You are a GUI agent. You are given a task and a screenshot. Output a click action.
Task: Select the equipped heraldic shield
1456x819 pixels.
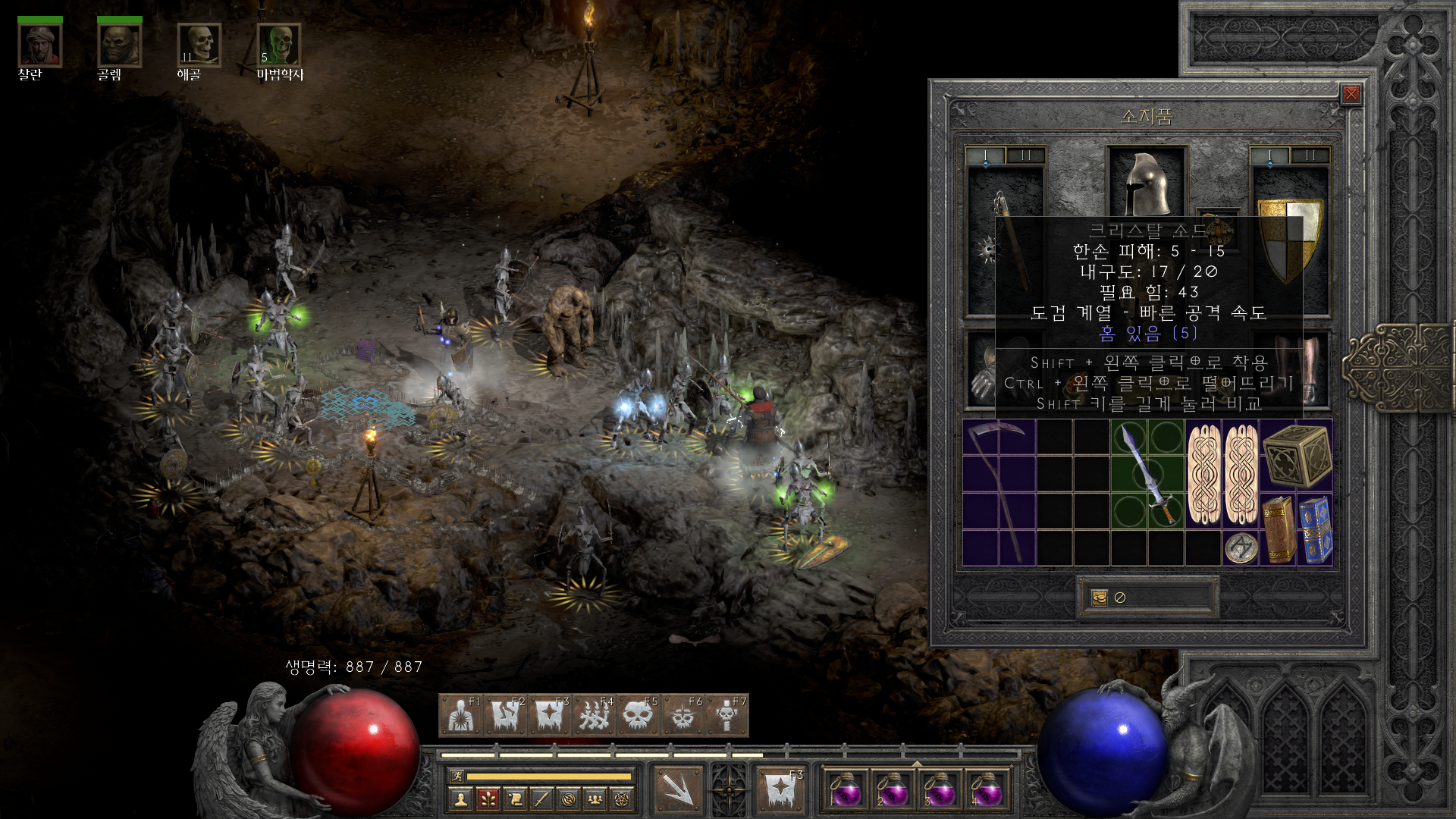point(1289,240)
